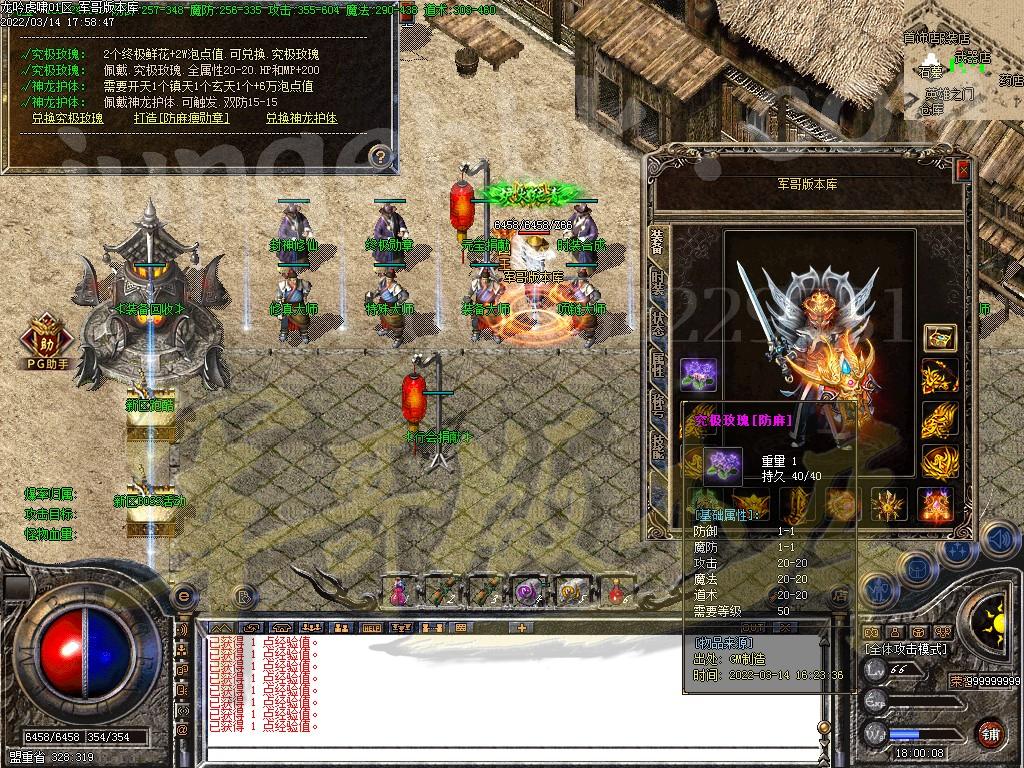Select the purple rose equipment slot
The width and height of the screenshot is (1024, 768).
click(x=697, y=375)
